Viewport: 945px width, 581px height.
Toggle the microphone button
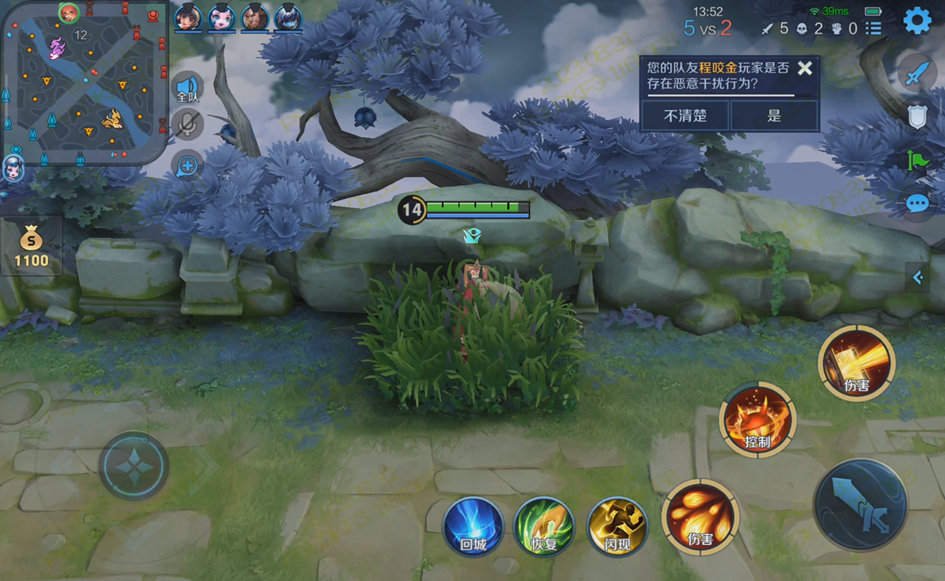[x=187, y=124]
